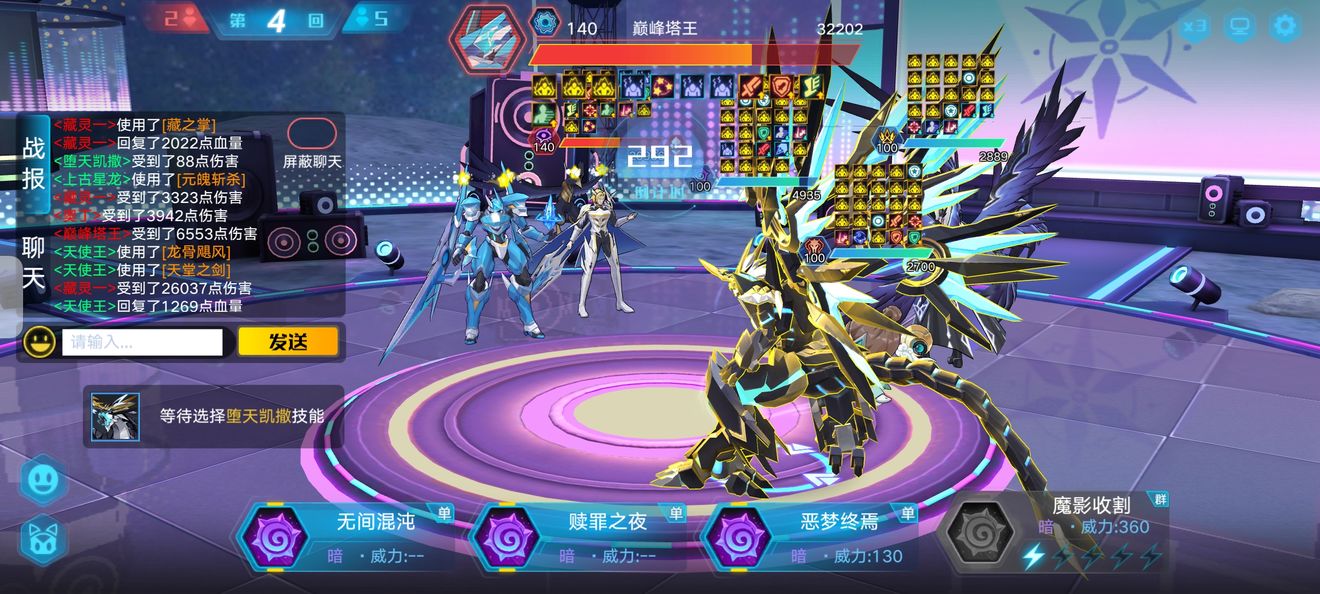Open the yellow smiley emoji picker

39,342
